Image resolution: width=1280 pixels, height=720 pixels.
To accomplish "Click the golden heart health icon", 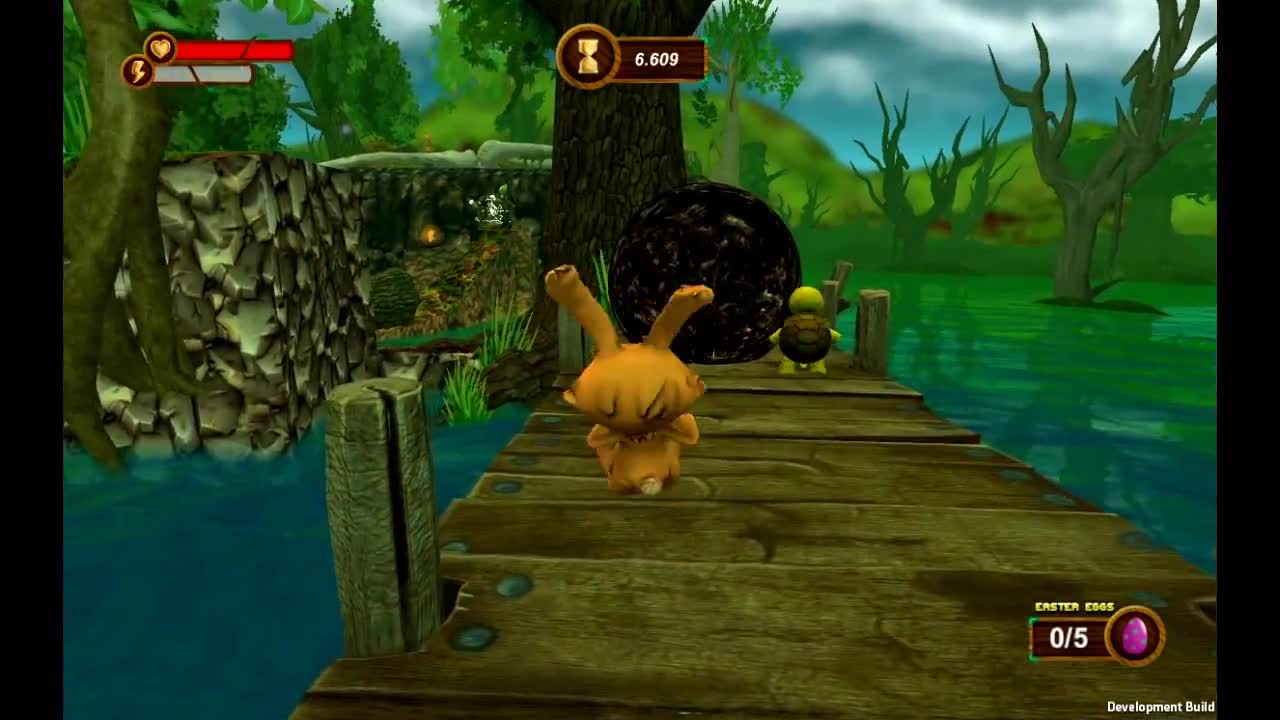I will 160,46.
